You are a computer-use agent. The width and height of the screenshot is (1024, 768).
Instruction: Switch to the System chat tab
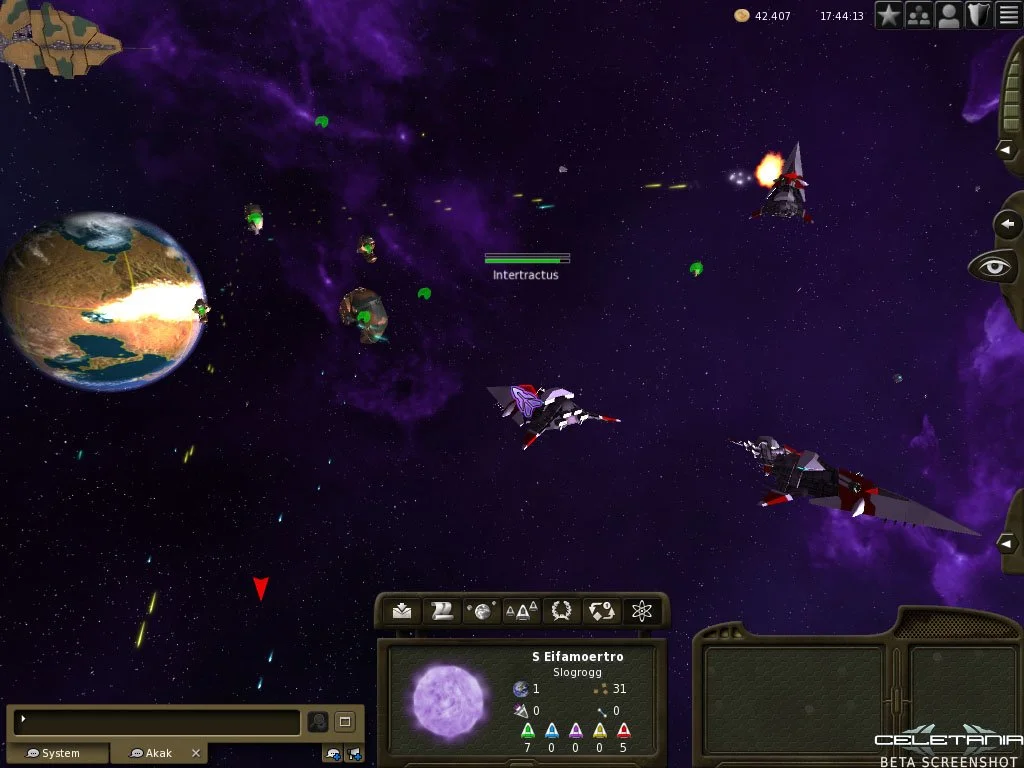[58, 753]
